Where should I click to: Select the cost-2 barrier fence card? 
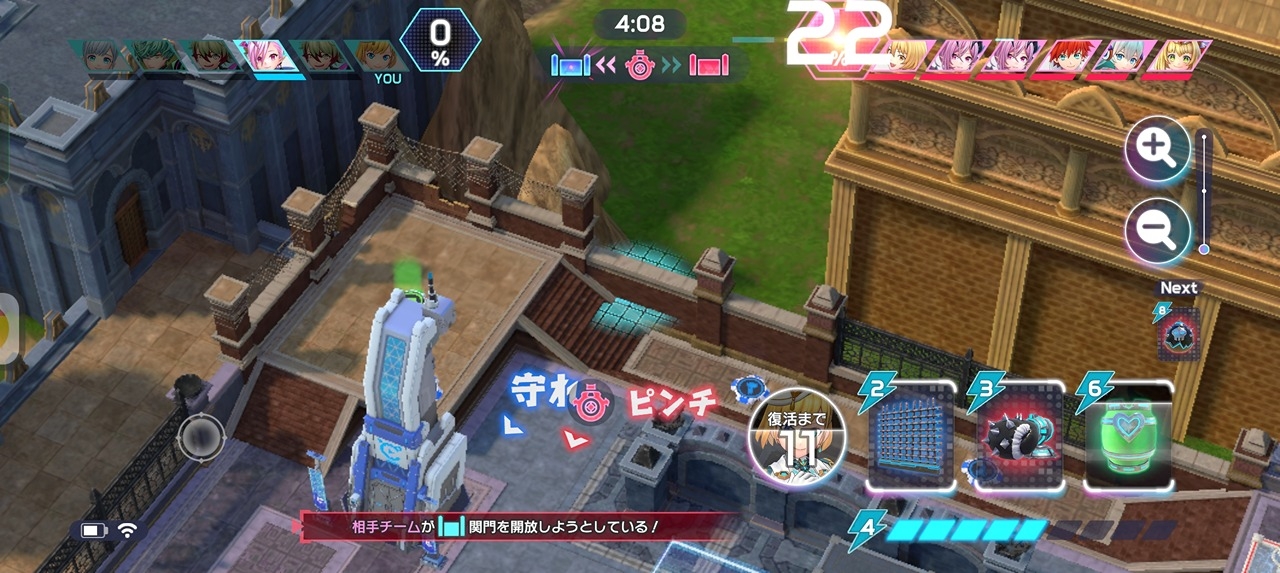click(x=908, y=437)
